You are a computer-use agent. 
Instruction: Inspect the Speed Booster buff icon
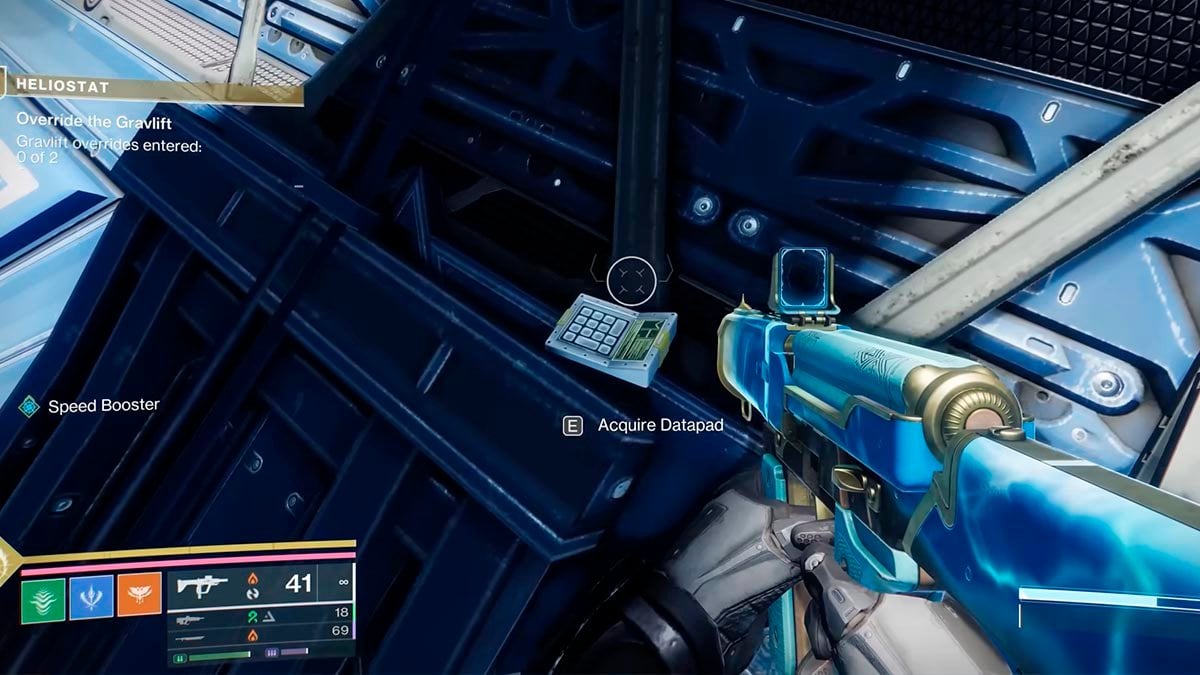tap(28, 406)
